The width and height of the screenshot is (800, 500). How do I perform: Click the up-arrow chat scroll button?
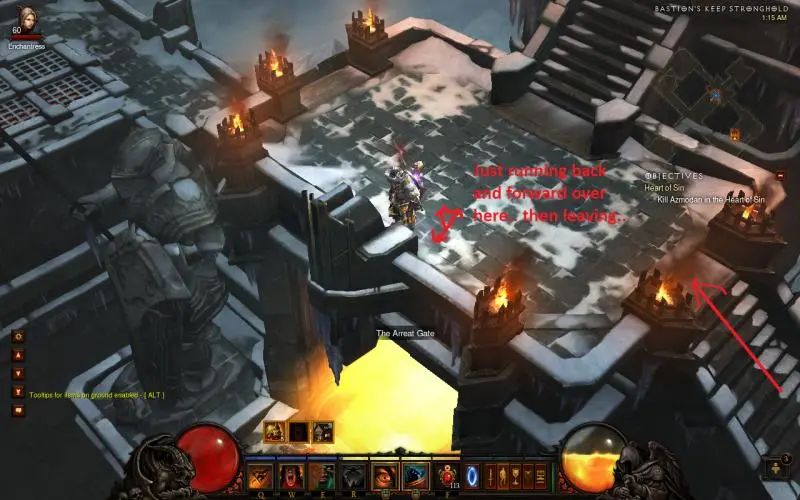(18, 355)
